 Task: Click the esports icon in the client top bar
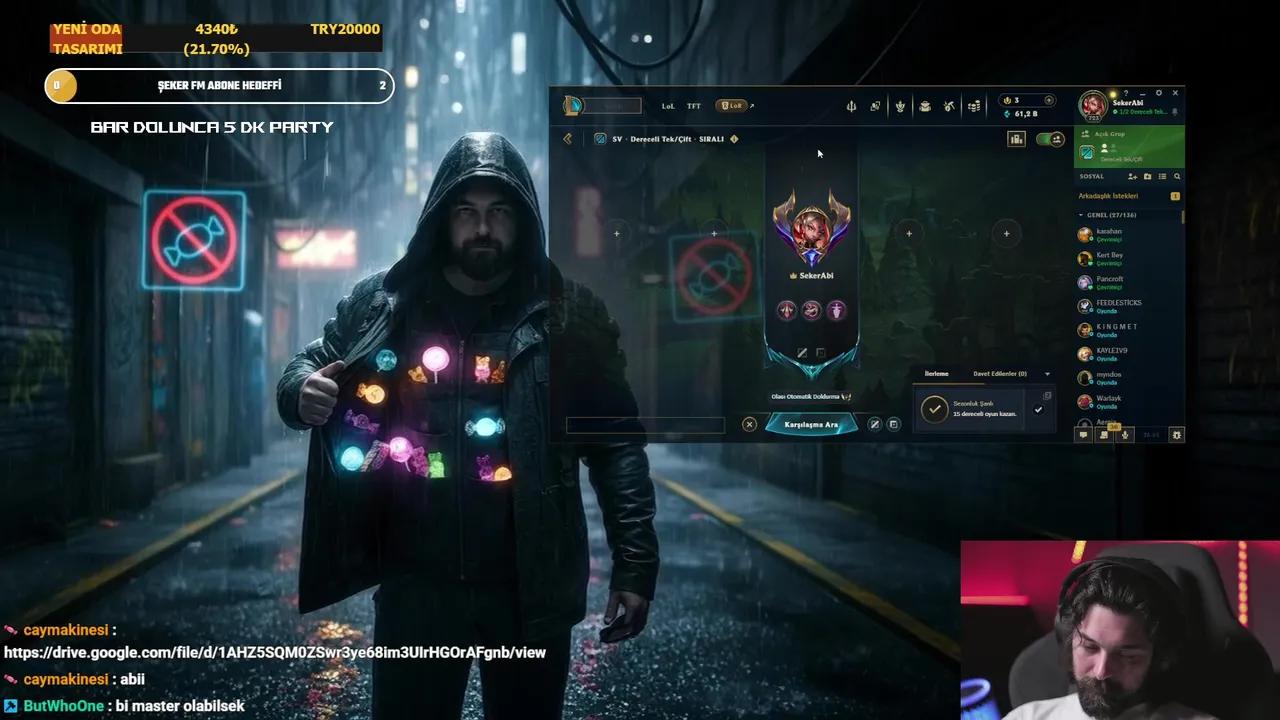pyautogui.click(x=851, y=104)
